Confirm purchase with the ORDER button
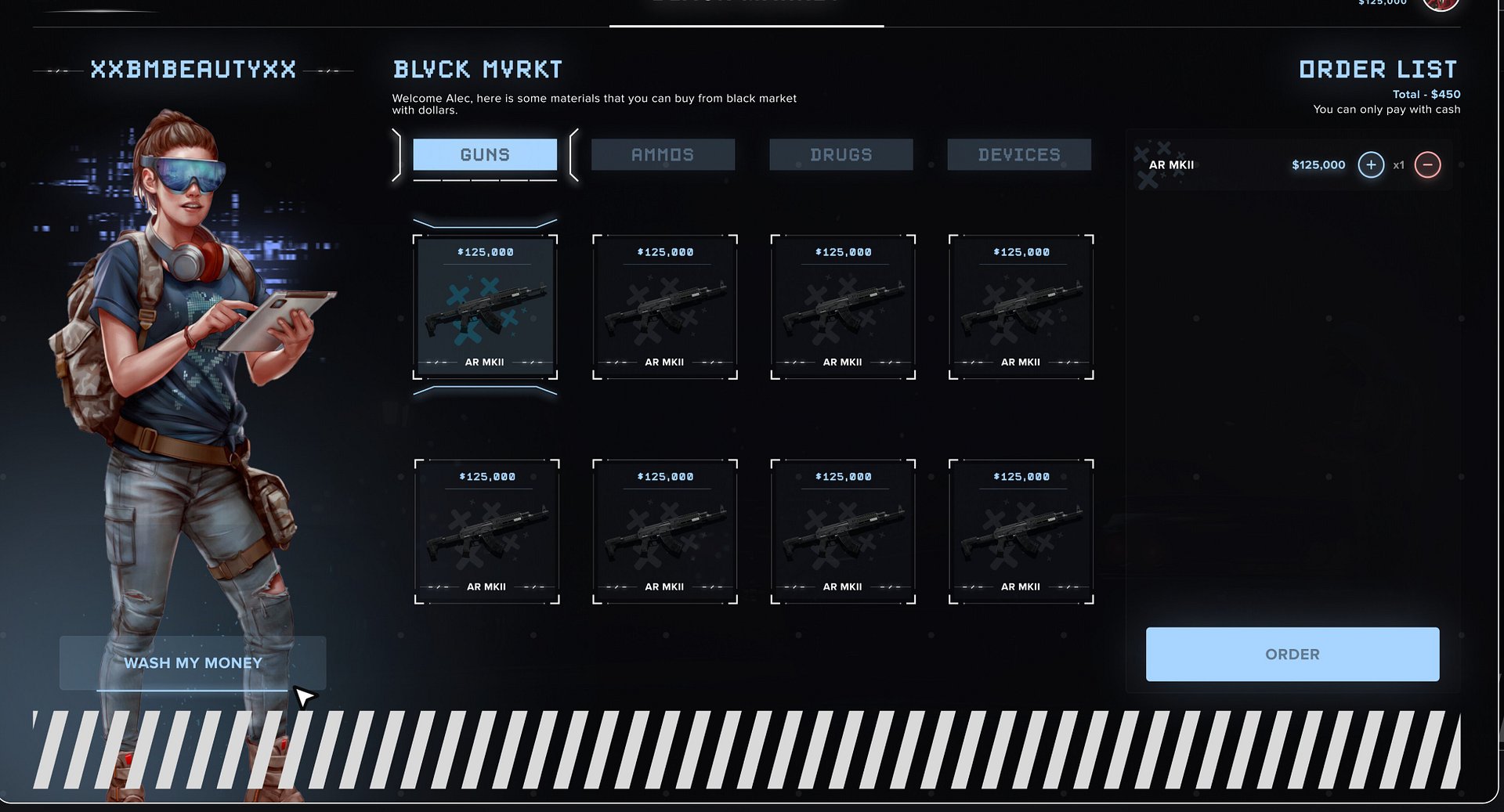This screenshot has height=812, width=1504. (x=1292, y=654)
